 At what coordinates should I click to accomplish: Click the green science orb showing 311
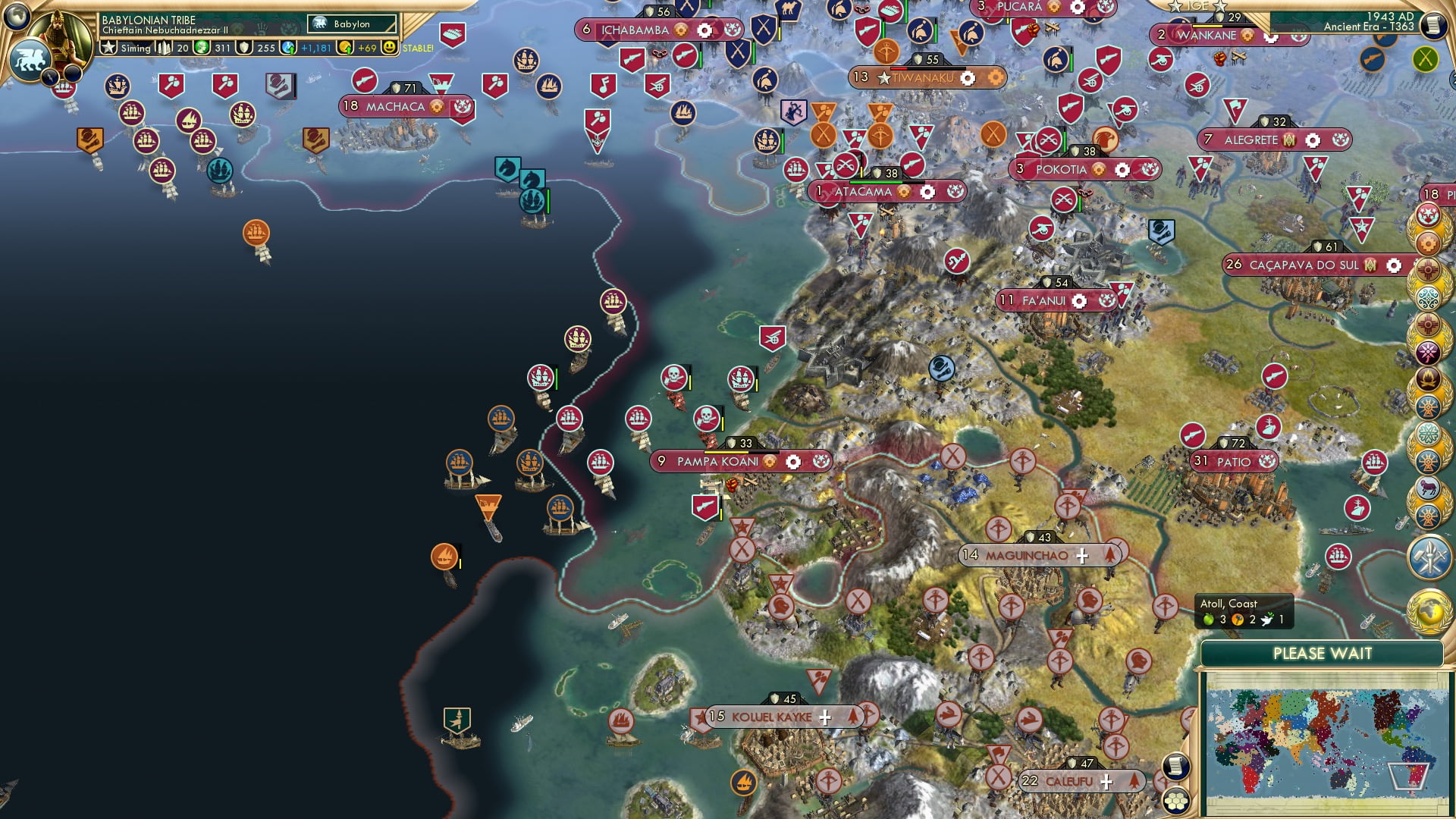pos(203,47)
